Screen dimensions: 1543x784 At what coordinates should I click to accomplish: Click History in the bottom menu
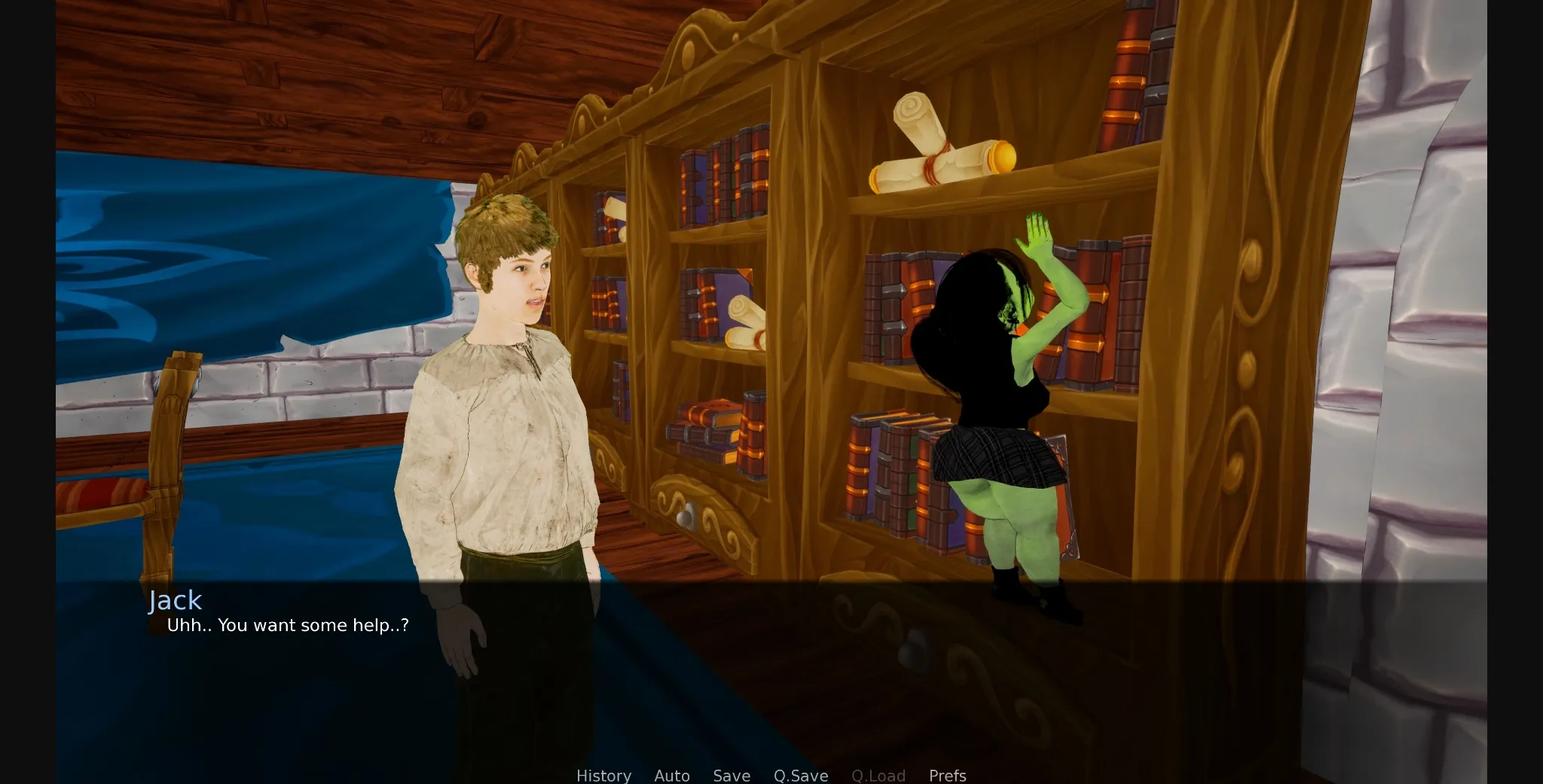(x=603, y=776)
